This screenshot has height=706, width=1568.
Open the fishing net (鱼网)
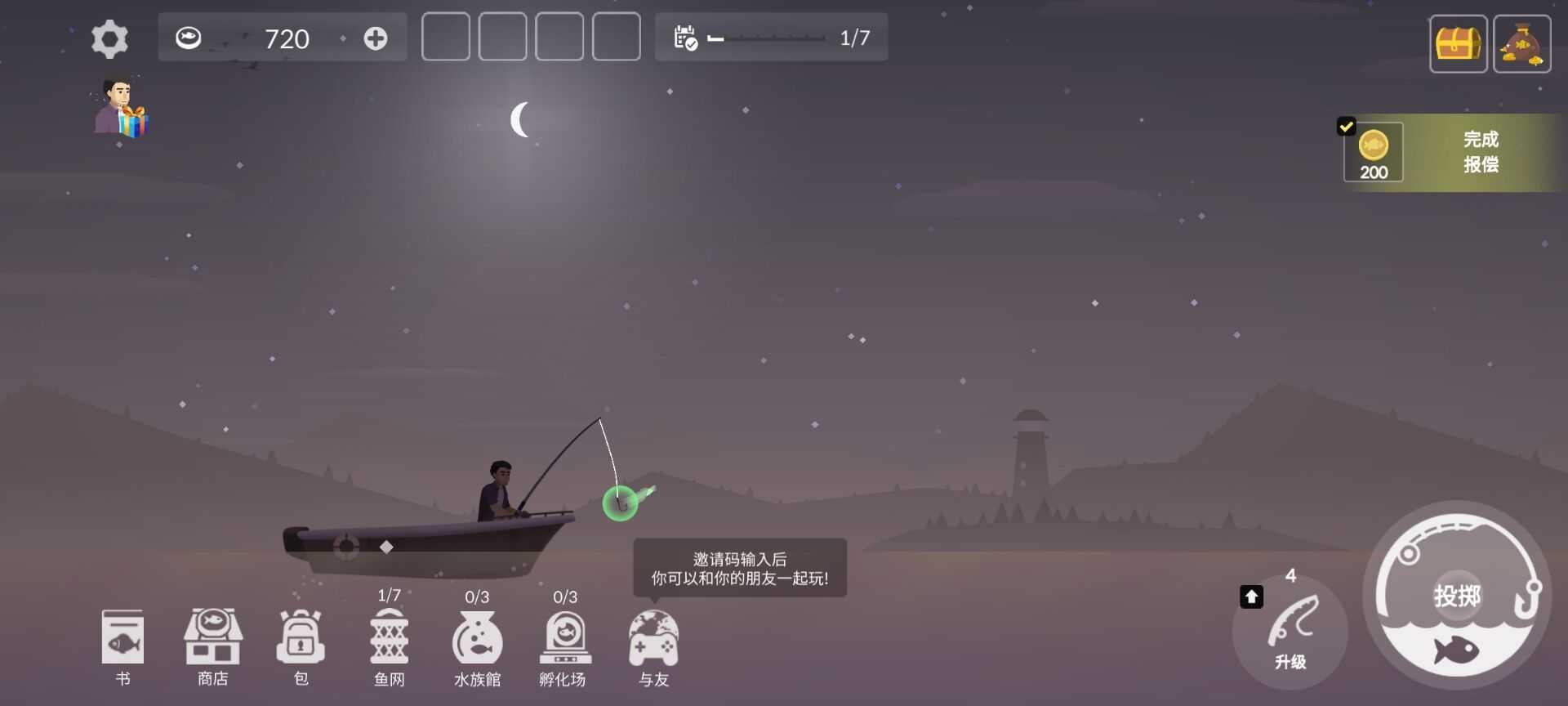pos(389,646)
